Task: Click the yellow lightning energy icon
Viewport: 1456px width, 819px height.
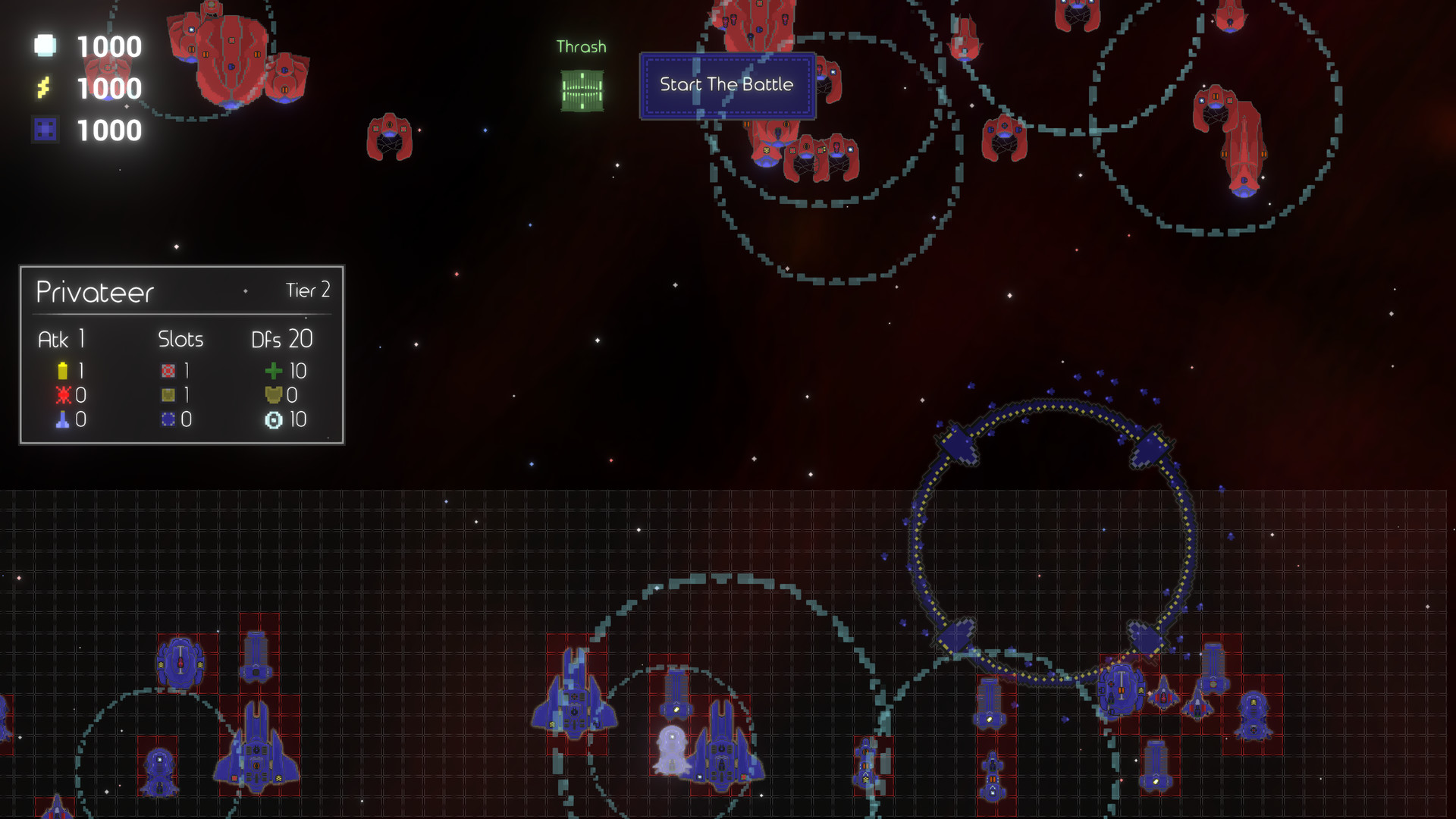Action: [x=45, y=89]
